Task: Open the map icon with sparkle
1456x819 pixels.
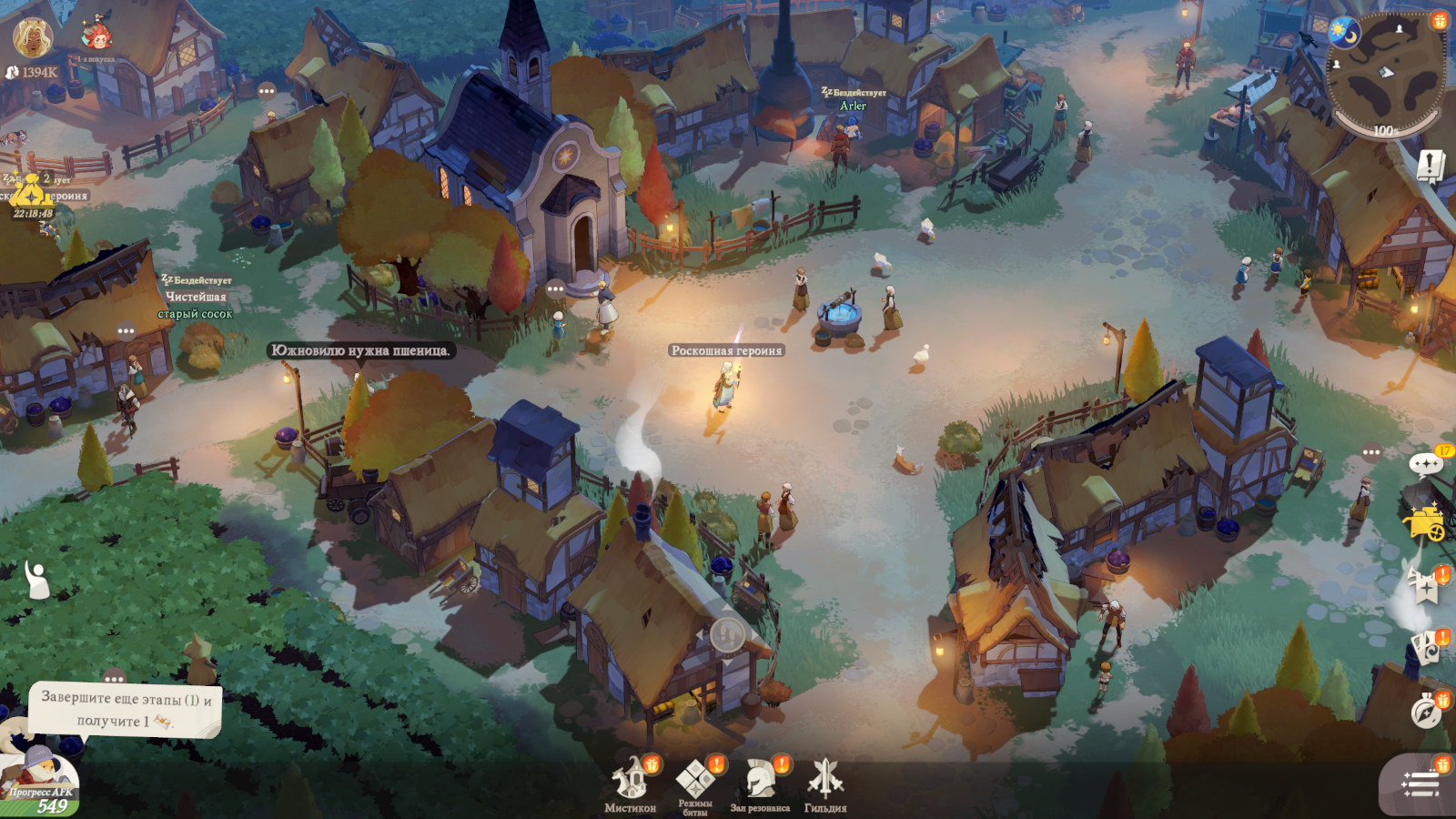Action: [1425, 585]
